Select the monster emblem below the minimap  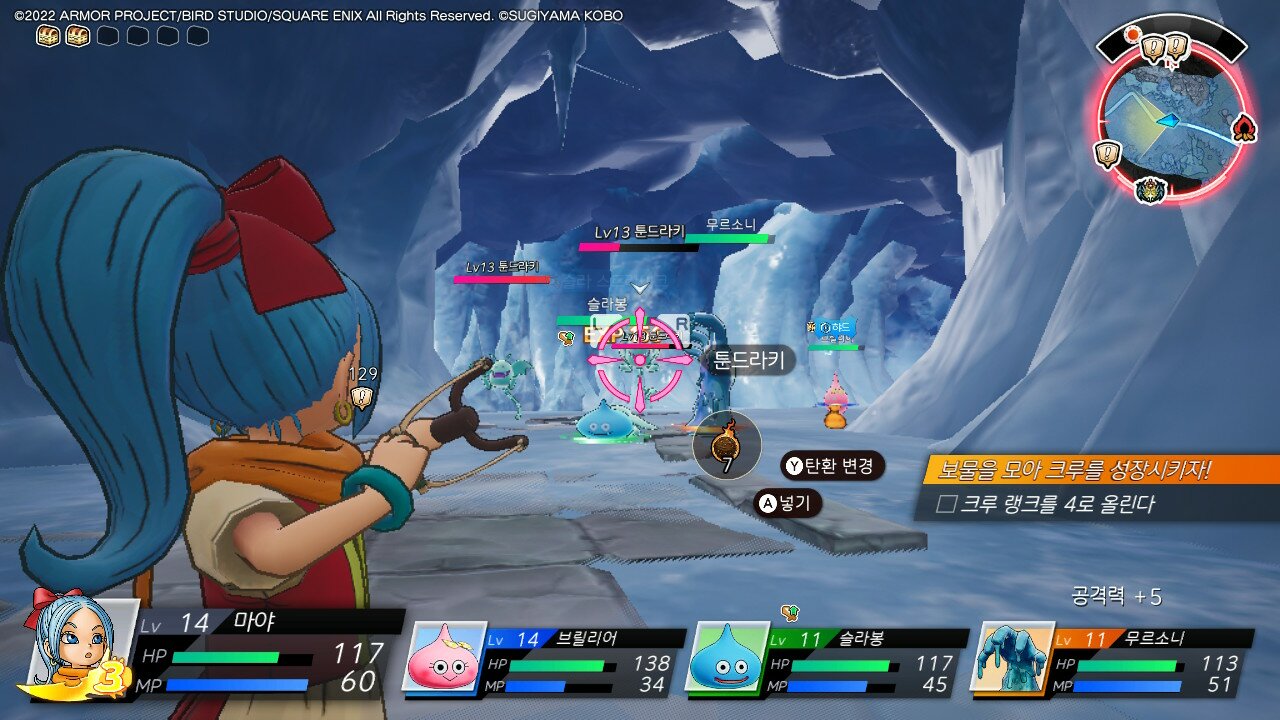click(x=1152, y=188)
